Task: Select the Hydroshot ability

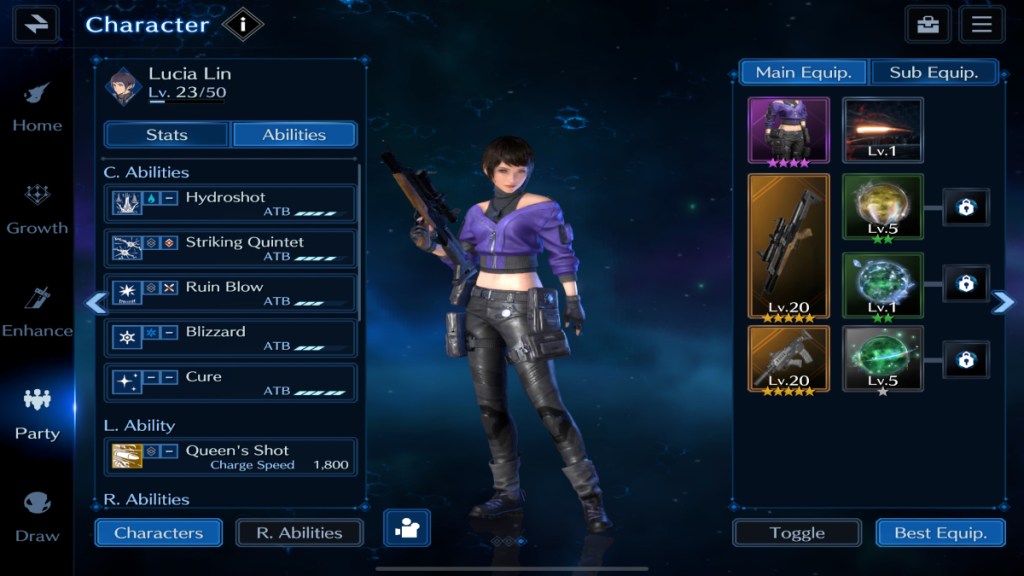Action: 230,204
